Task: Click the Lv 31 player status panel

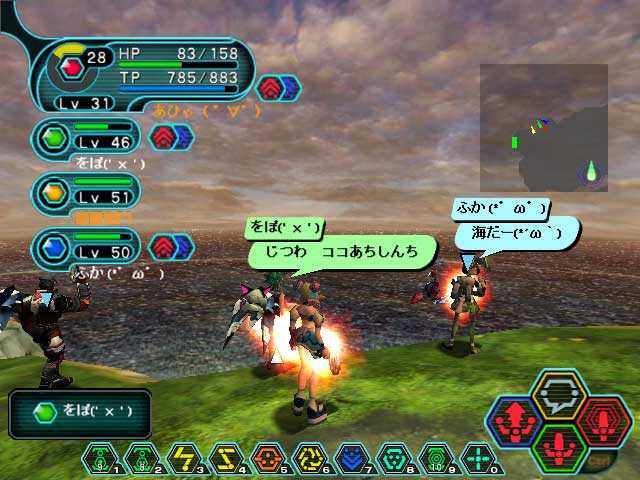Action: (140, 73)
